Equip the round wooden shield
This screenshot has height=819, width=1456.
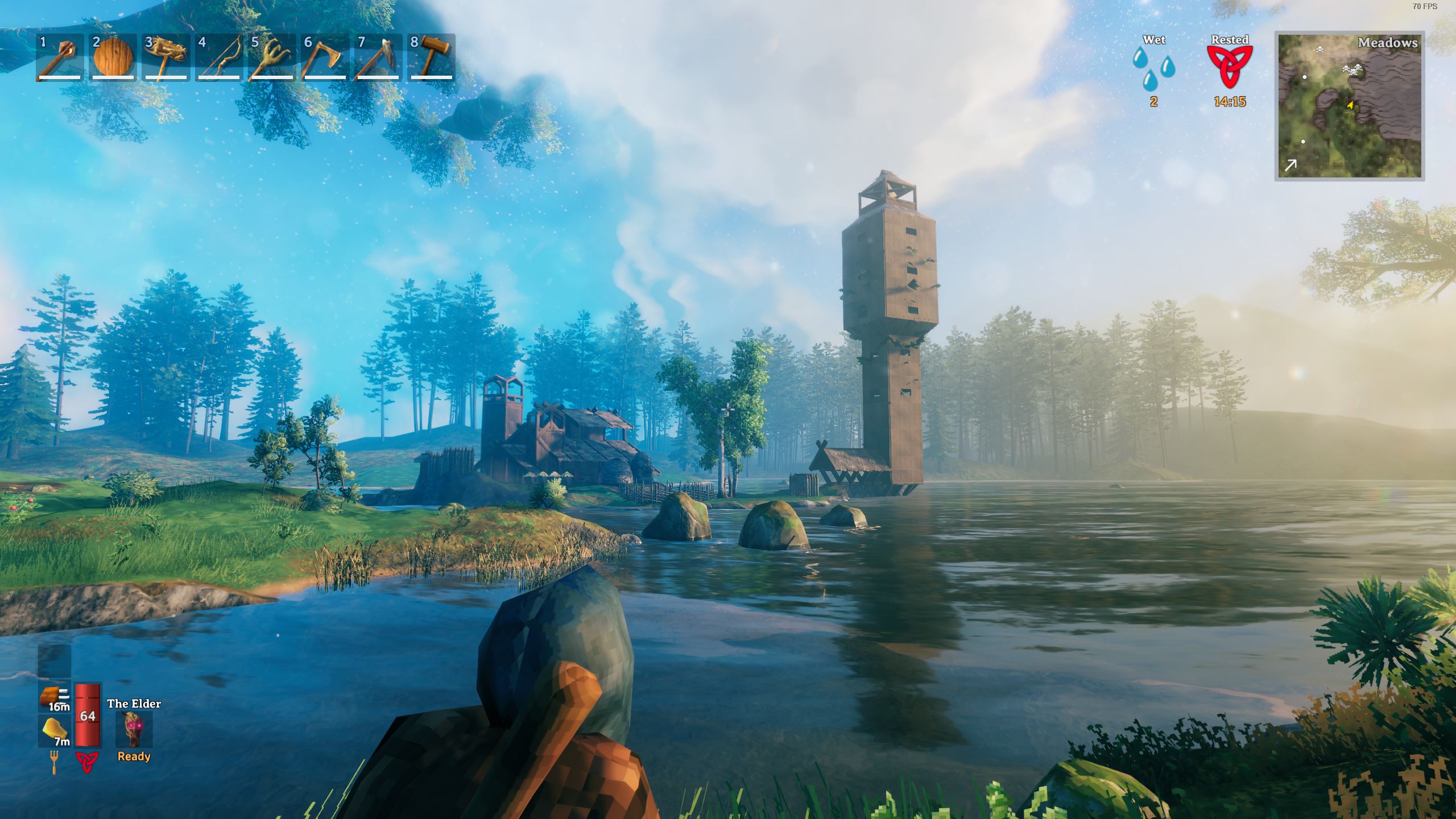point(113,57)
